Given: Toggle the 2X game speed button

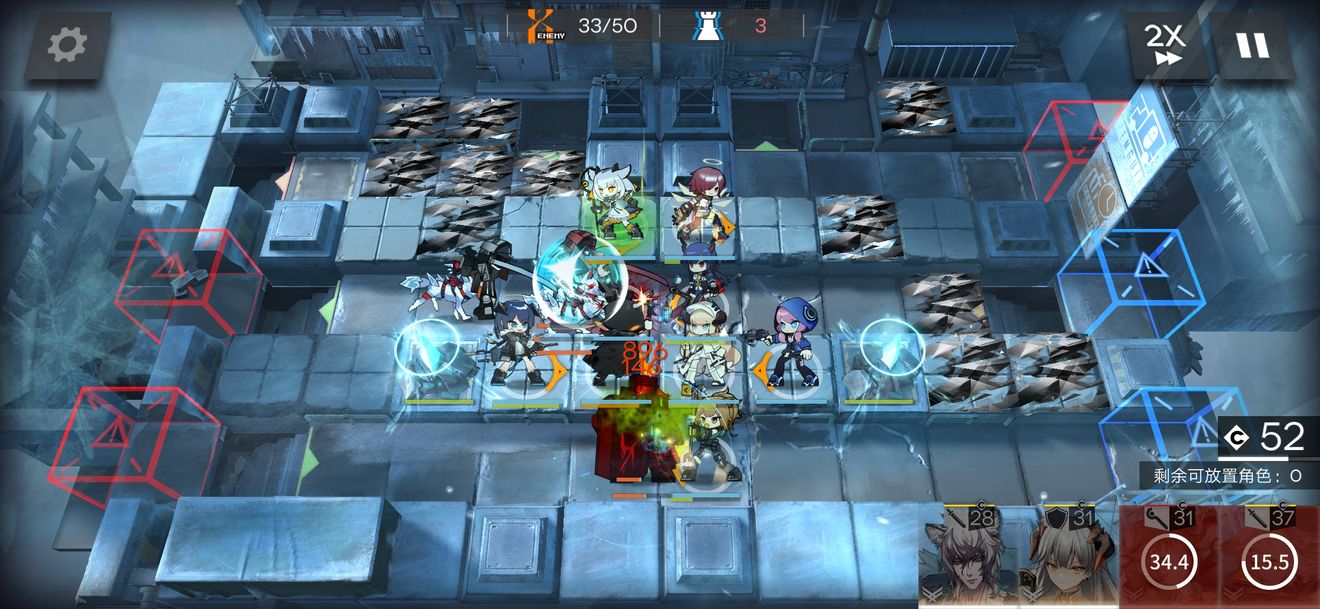Looking at the screenshot, I should (1164, 45).
